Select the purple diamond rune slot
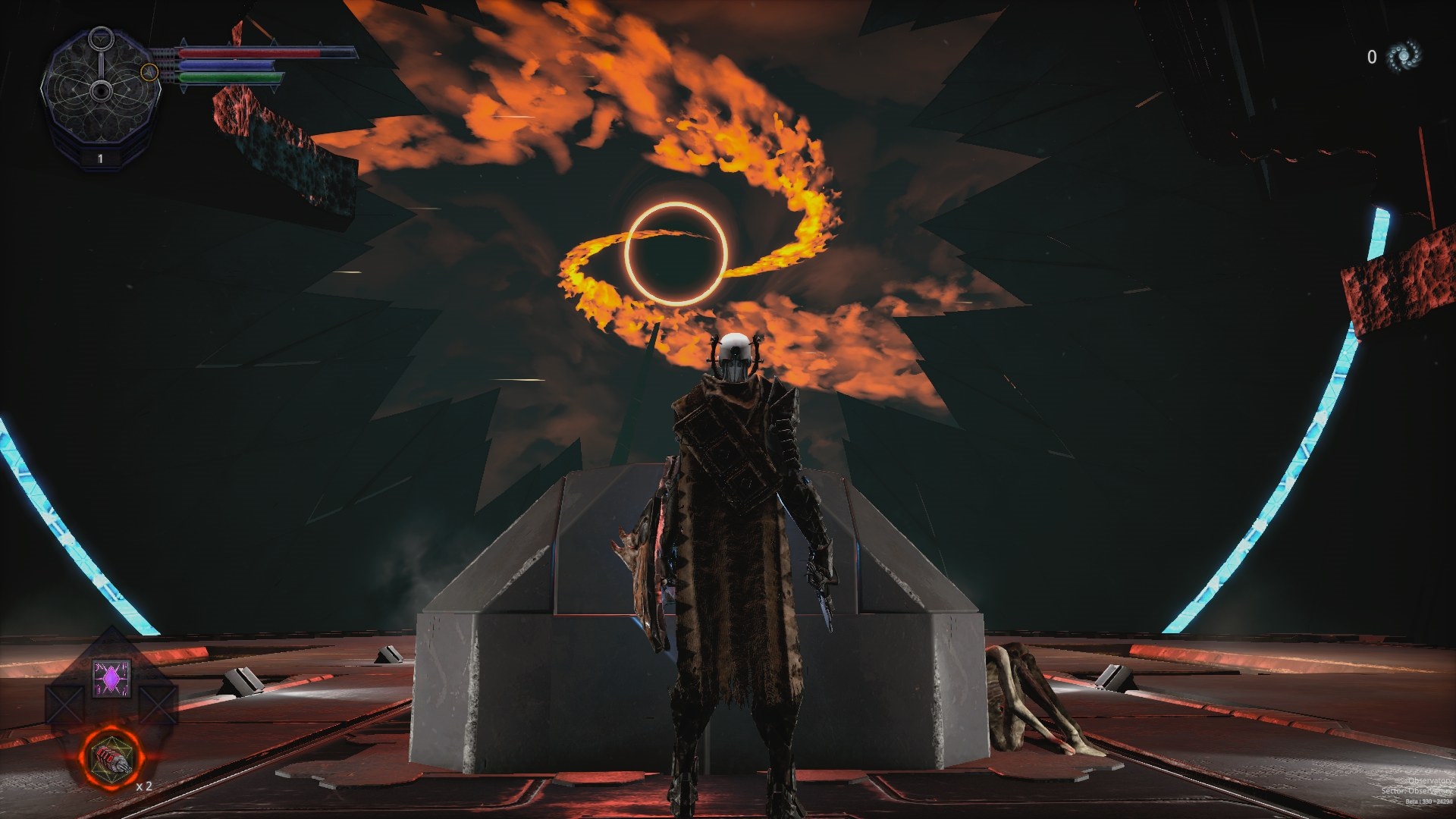This screenshot has width=1456, height=819. (111, 677)
